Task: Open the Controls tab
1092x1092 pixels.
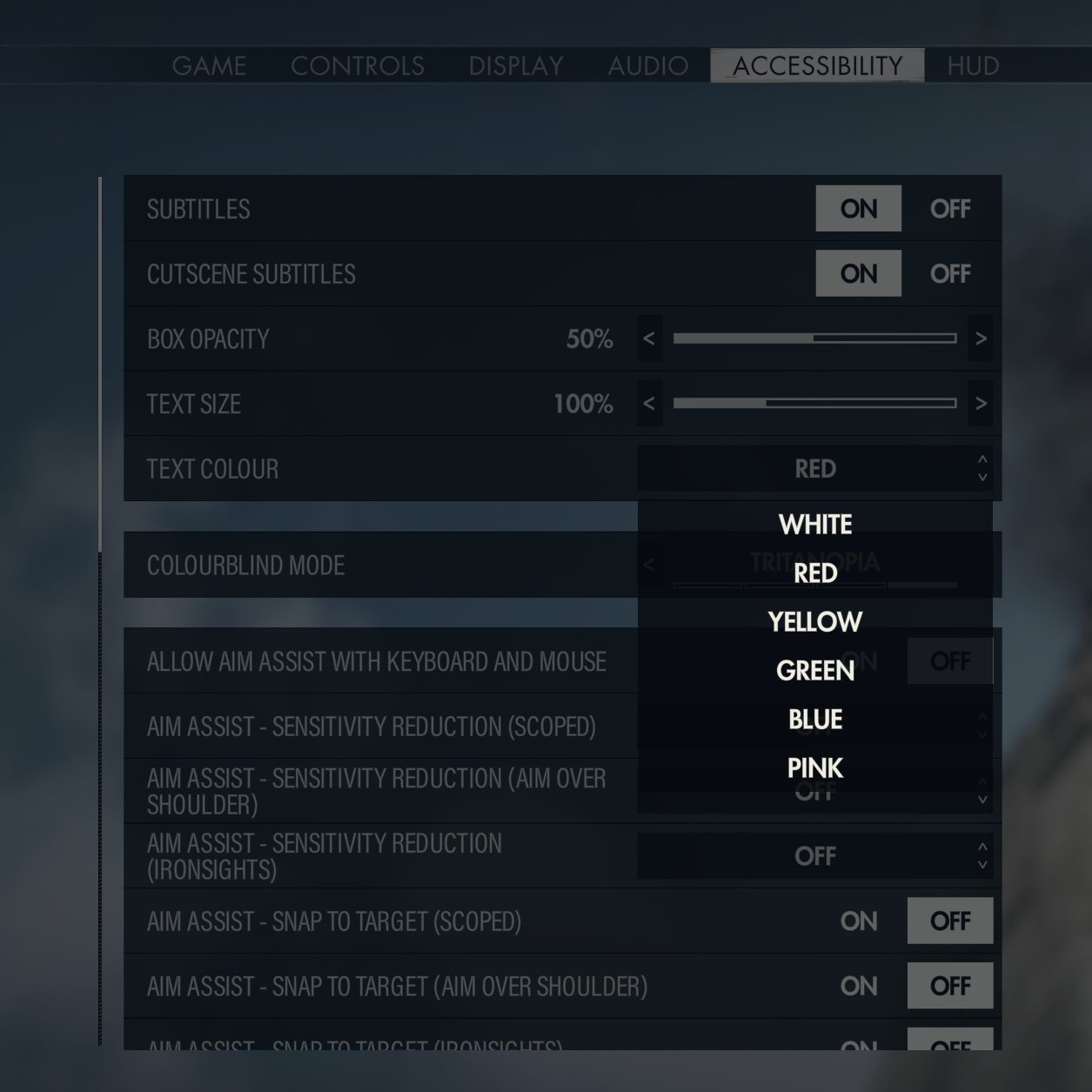Action: click(x=358, y=66)
